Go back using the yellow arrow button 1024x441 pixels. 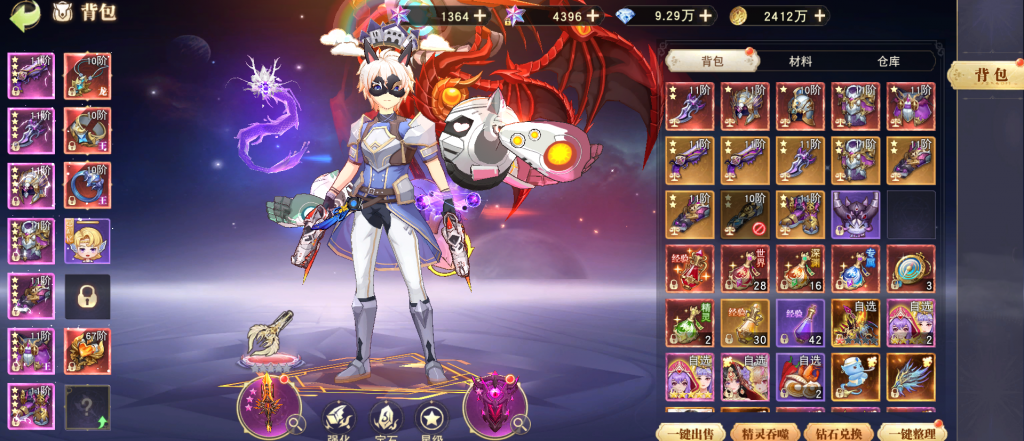25,14
